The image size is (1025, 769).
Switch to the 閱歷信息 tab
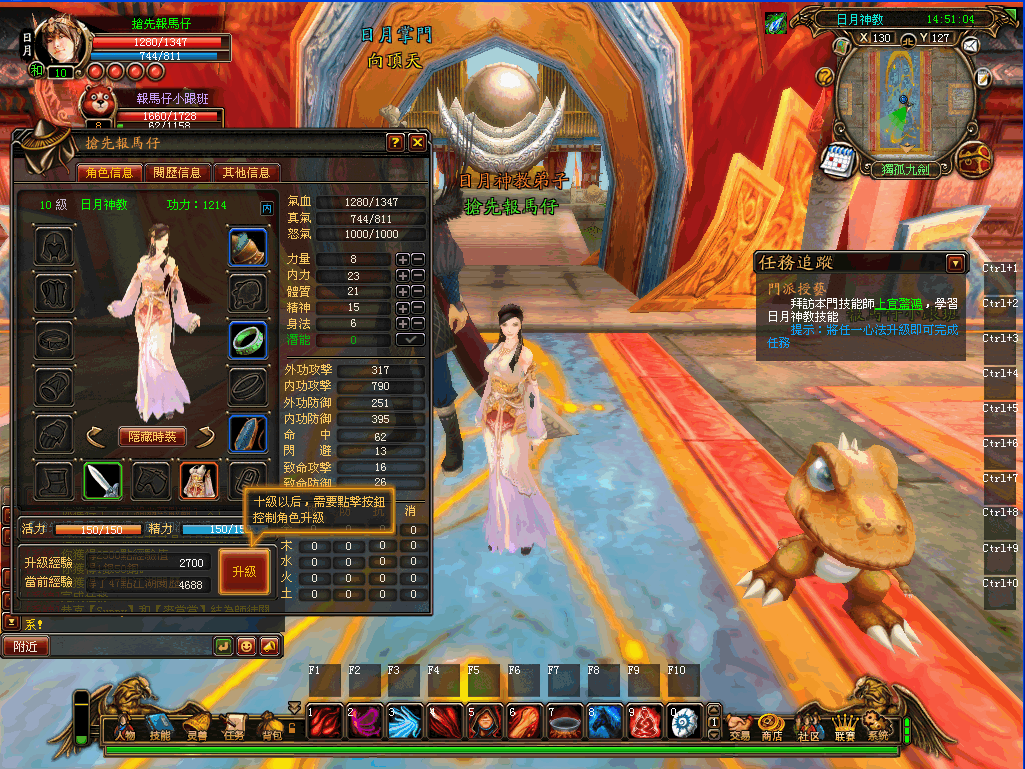point(177,172)
